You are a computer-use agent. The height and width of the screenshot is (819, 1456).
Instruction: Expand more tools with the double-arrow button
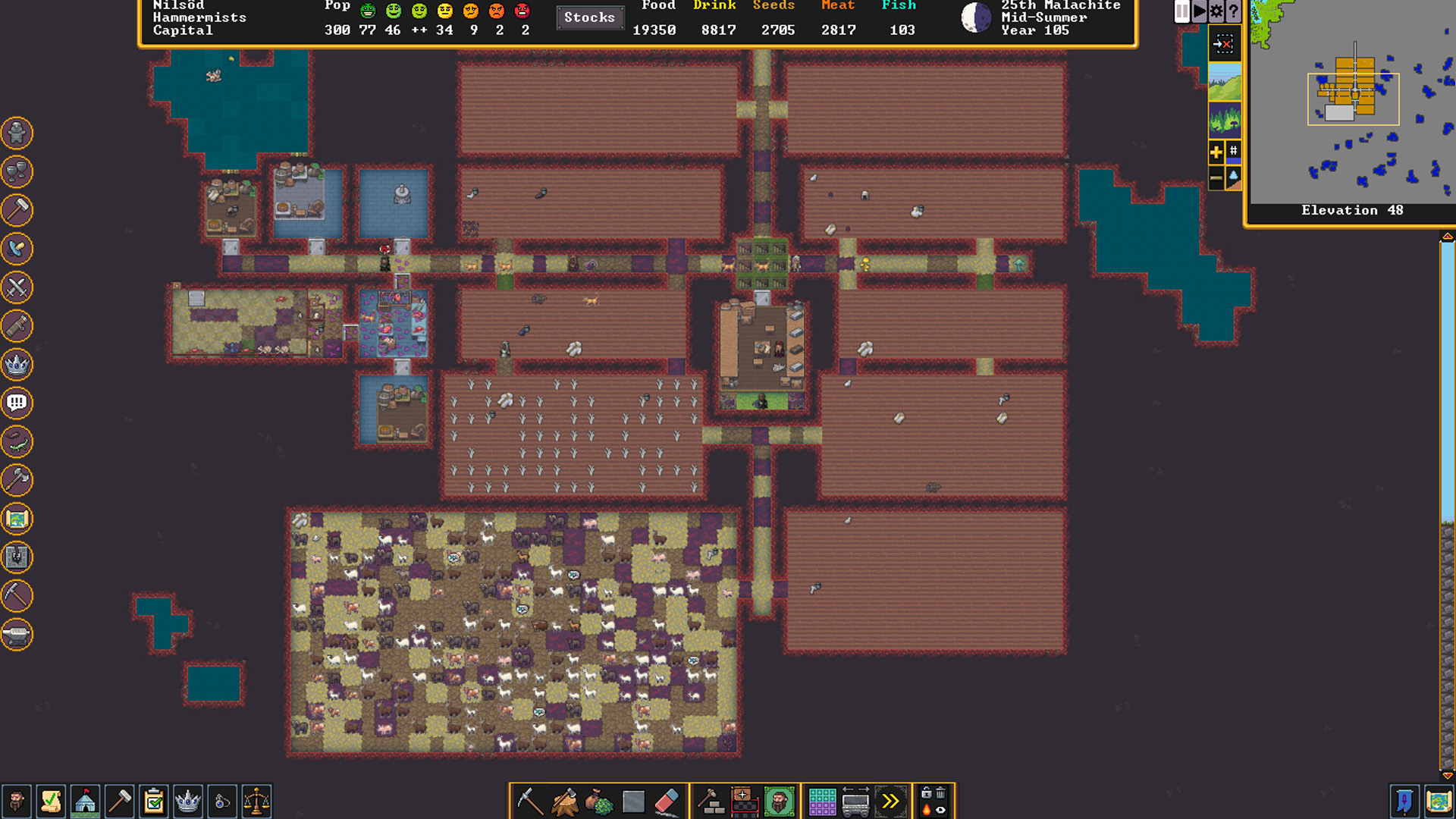coord(890,802)
